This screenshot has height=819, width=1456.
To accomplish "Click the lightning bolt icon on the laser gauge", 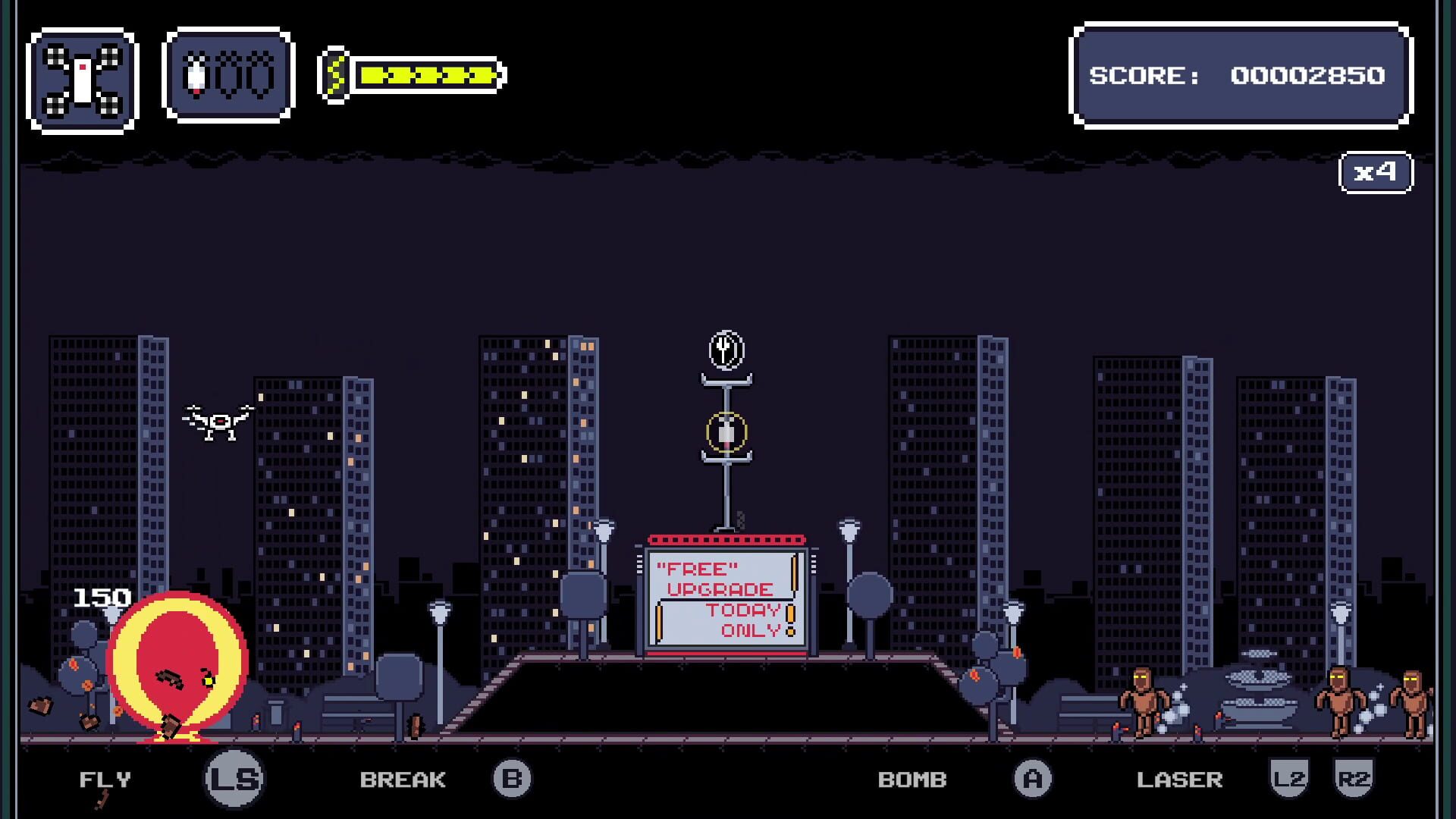I will [335, 76].
